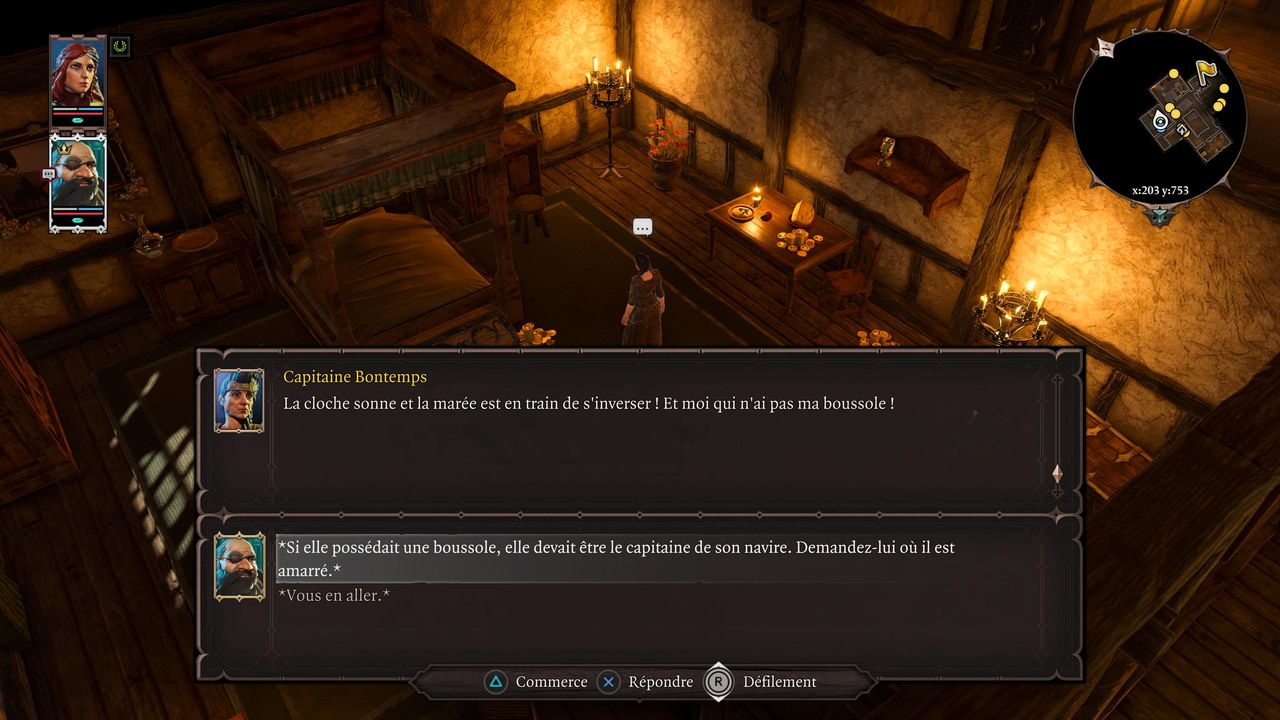Click the speech bubble above the character
1280x720 pixels.
pyautogui.click(x=643, y=228)
